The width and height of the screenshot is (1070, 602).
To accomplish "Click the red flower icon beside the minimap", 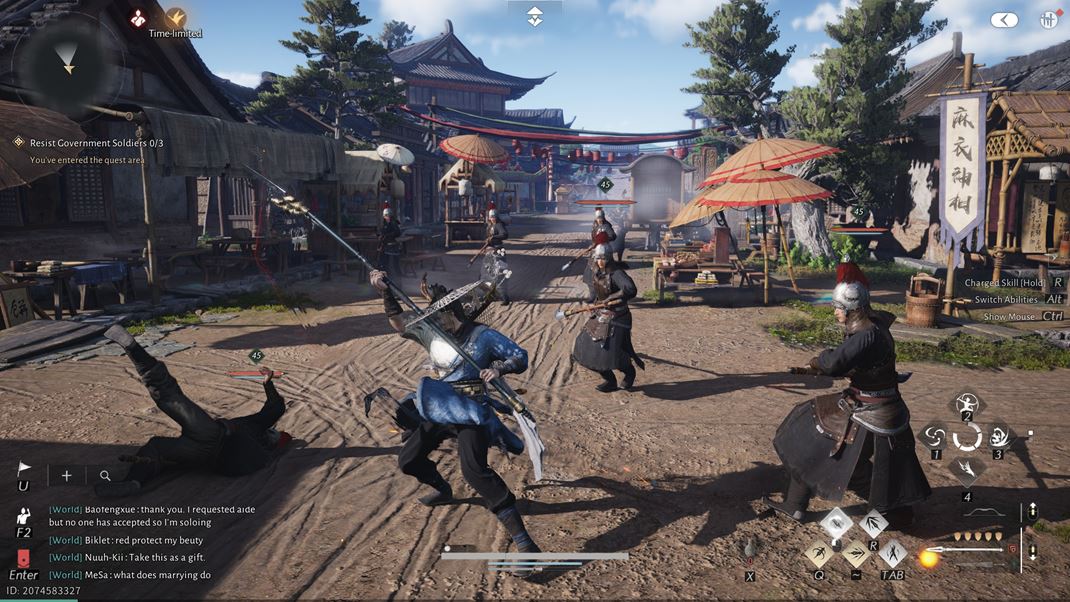I will 138,17.
